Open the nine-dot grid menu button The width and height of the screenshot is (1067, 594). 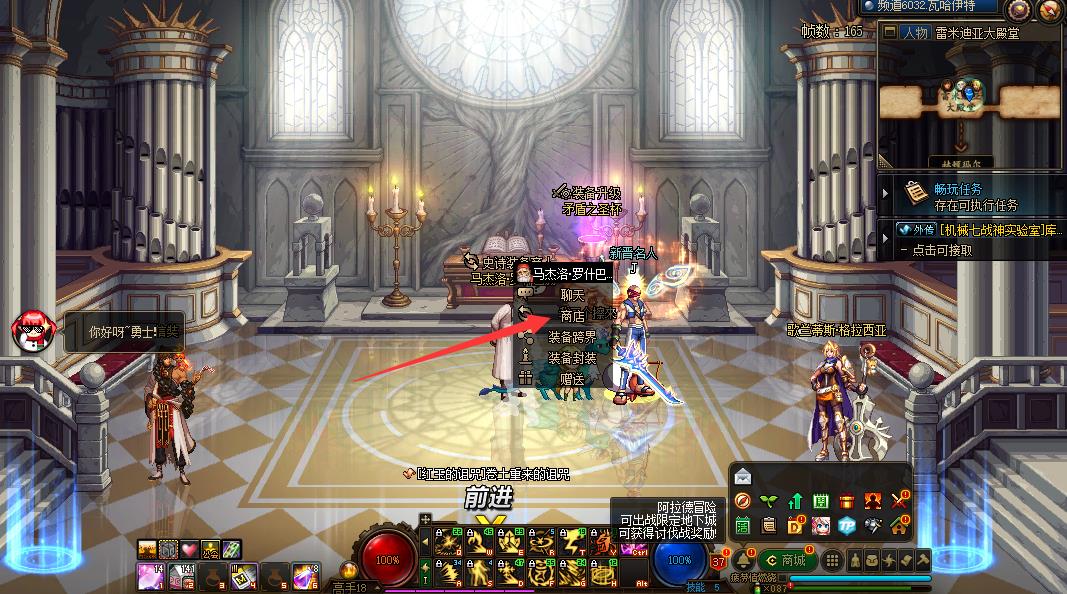pyautogui.click(x=833, y=560)
